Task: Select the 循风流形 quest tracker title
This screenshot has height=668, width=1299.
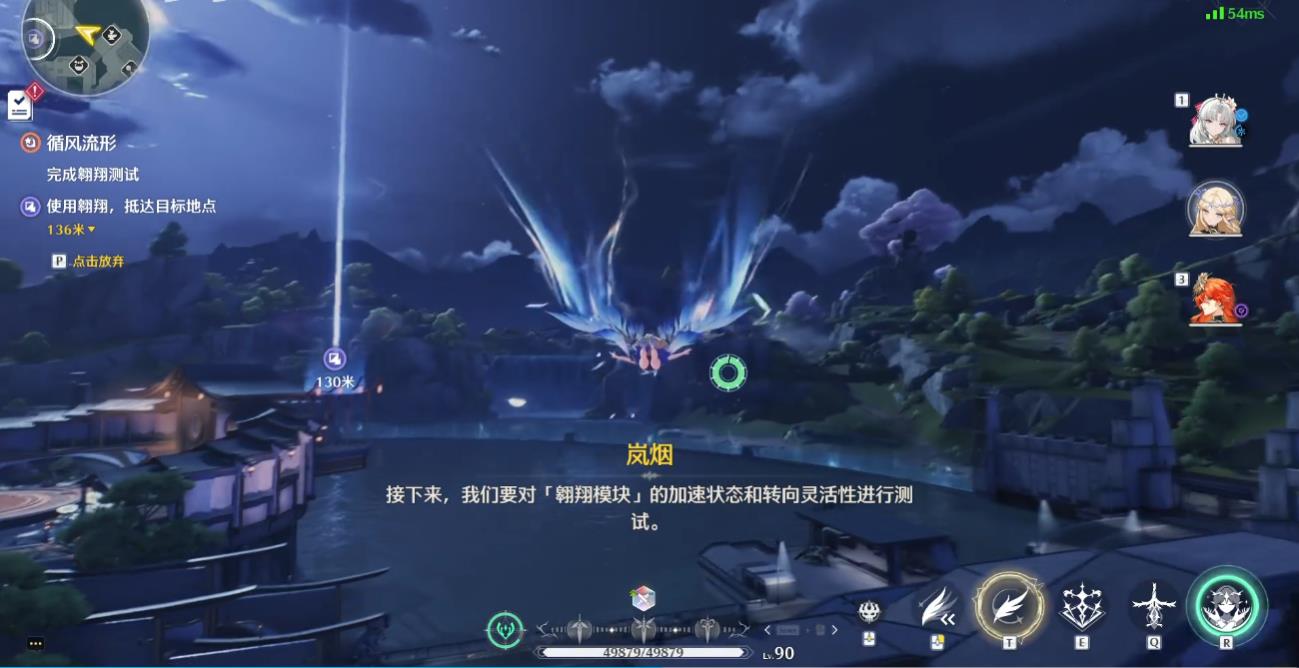Action: tap(81, 143)
